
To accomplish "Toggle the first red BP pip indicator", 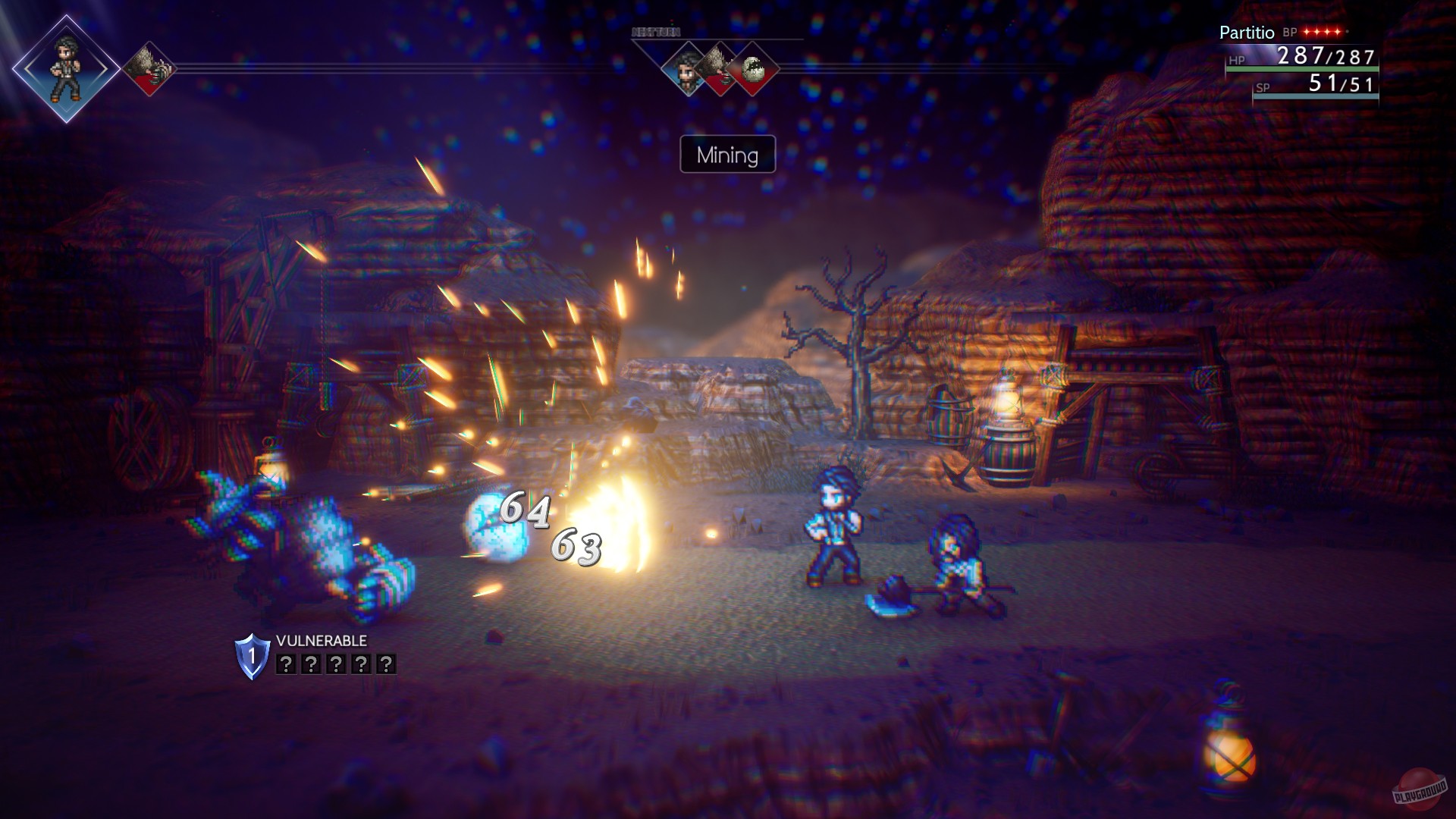I will coord(1306,32).
